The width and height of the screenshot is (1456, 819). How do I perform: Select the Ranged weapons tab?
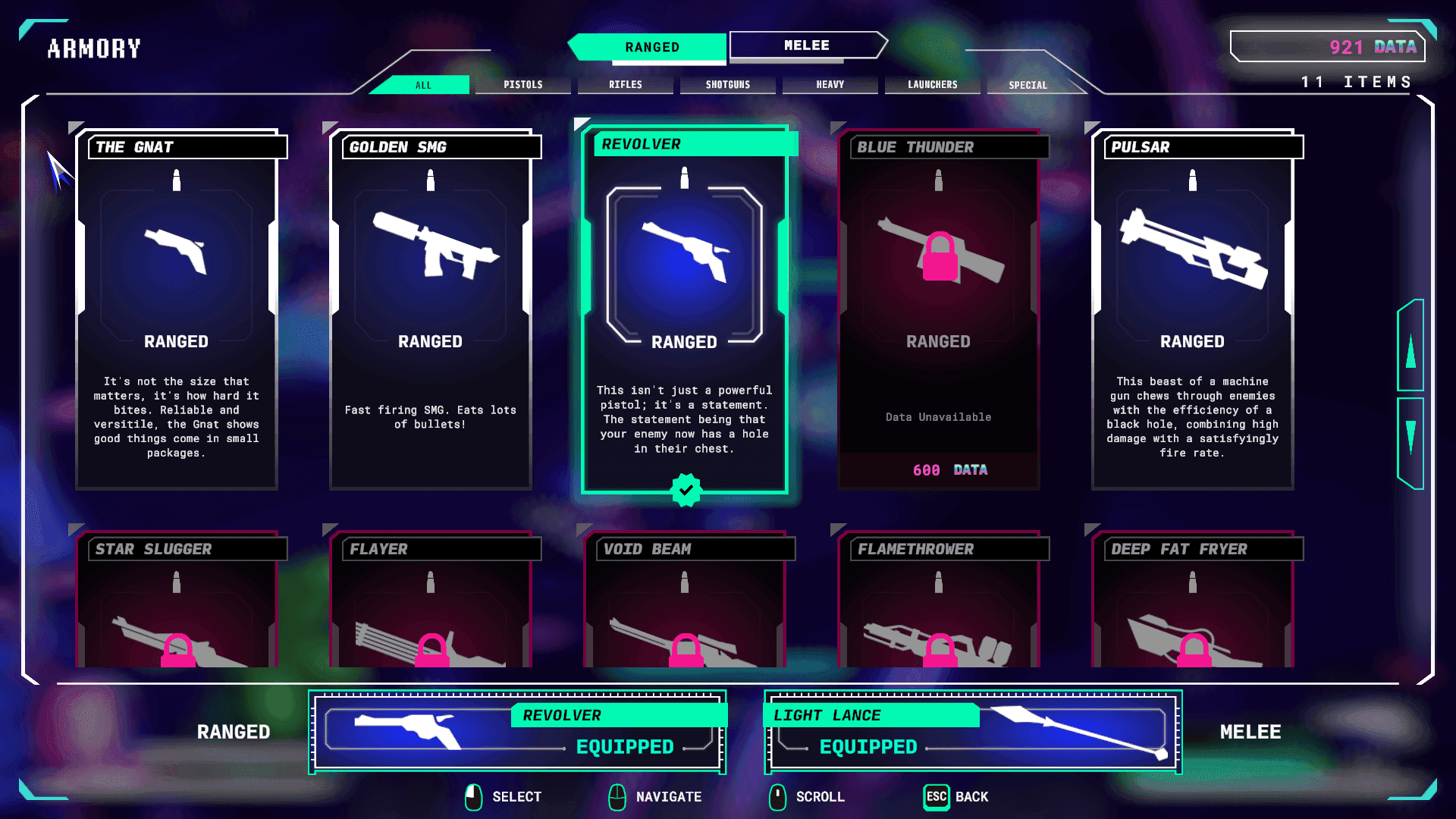point(651,47)
